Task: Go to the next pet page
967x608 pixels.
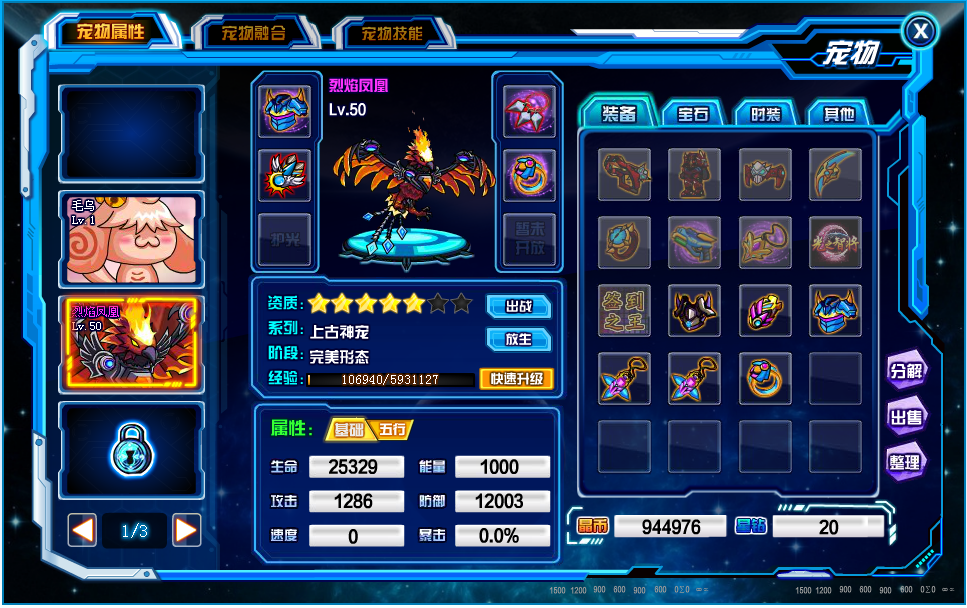Action: point(187,530)
